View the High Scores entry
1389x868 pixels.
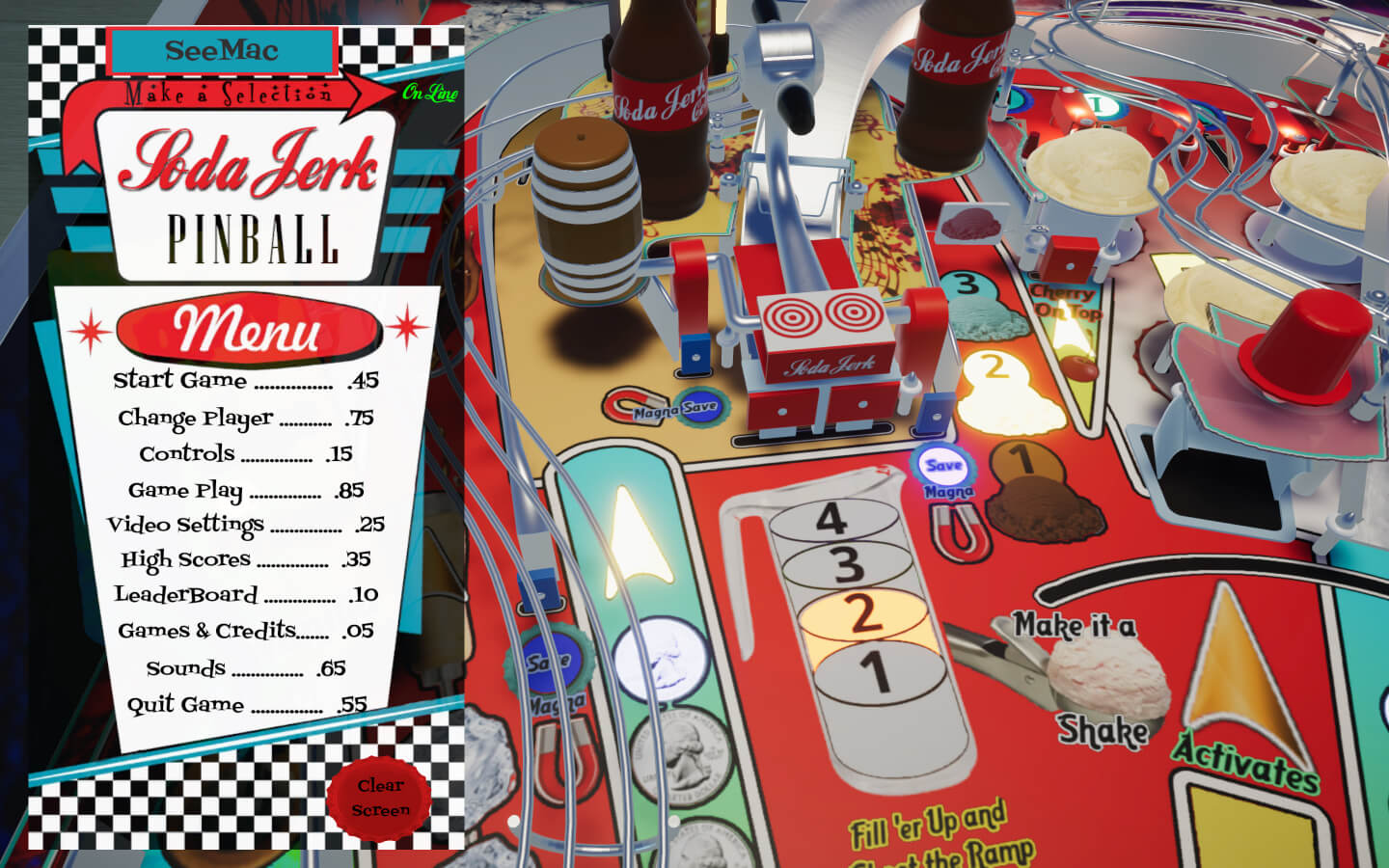click(x=245, y=559)
